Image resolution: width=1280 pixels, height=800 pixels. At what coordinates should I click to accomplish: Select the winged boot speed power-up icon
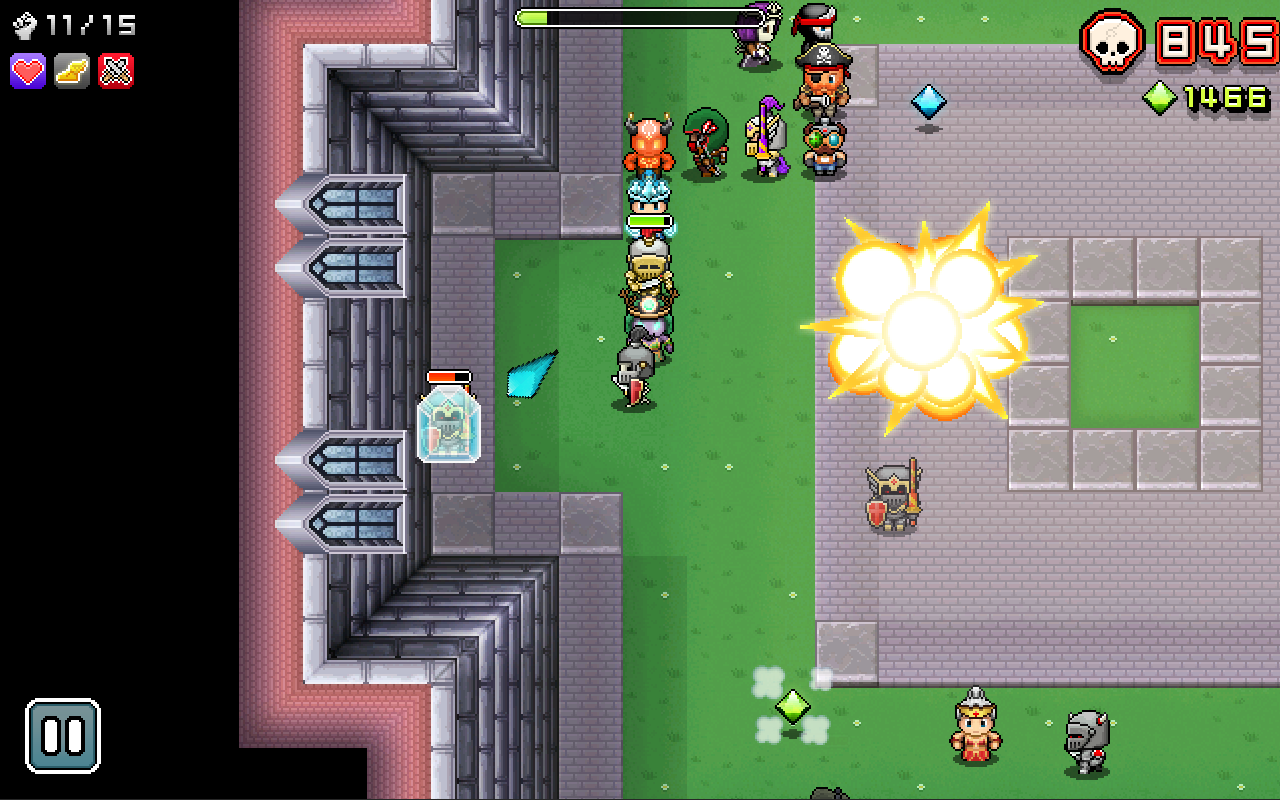(x=70, y=70)
